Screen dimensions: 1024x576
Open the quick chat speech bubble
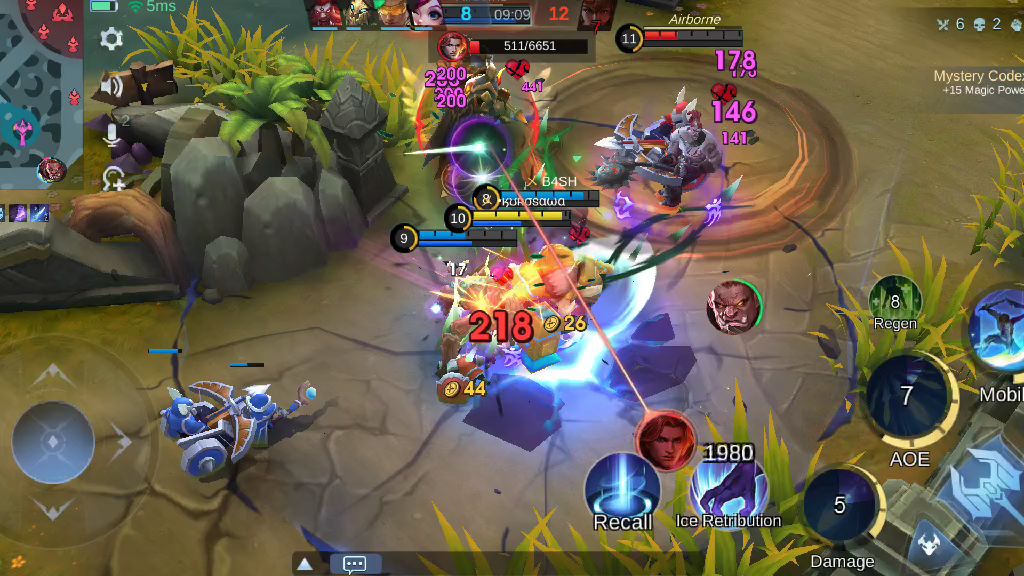tap(354, 564)
